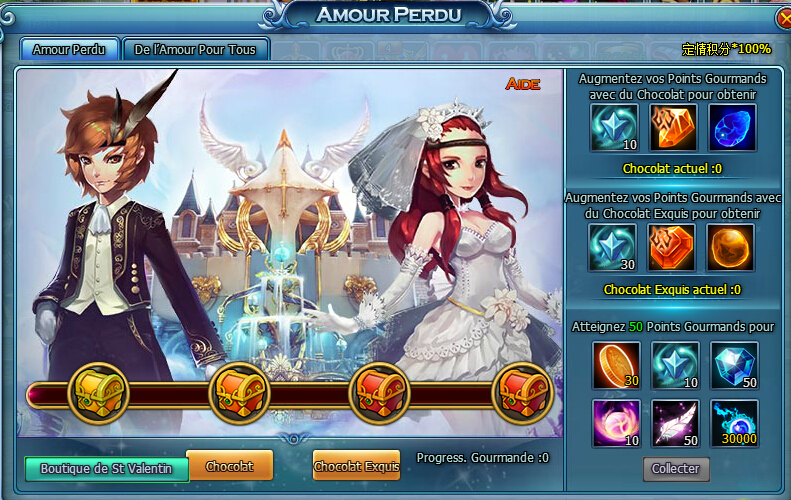Image resolution: width=791 pixels, height=500 pixels.
Task: Select the crystal reward marked 30
Action: pos(613,247)
